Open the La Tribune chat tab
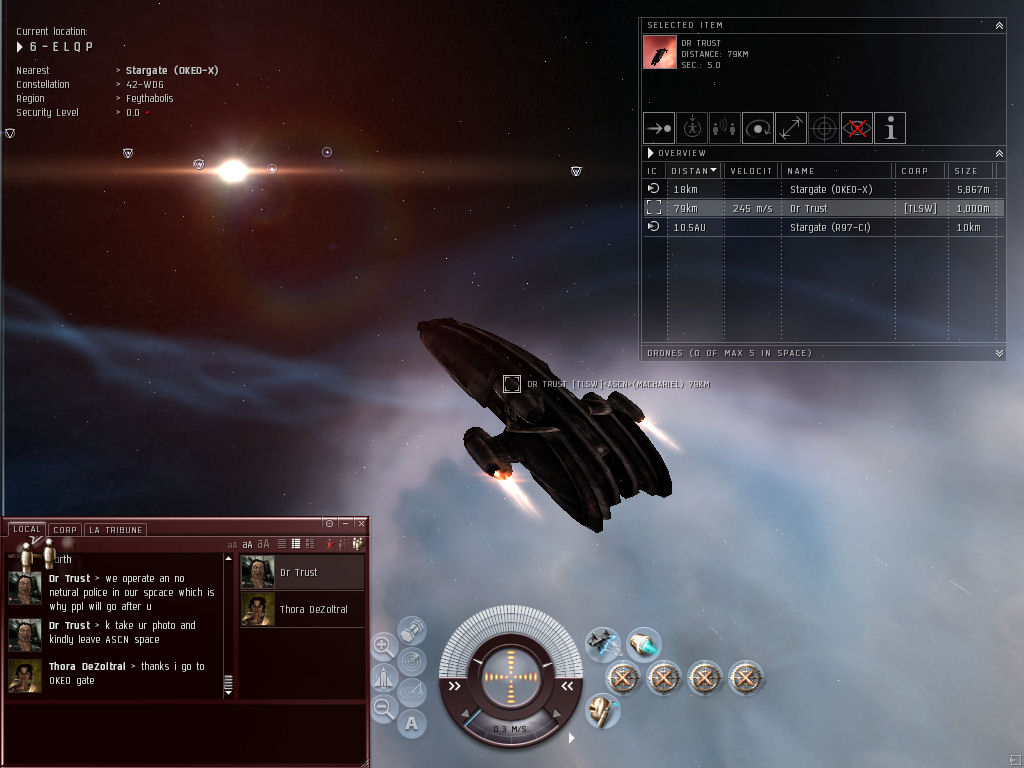Screen dimensions: 1024x768 point(116,530)
